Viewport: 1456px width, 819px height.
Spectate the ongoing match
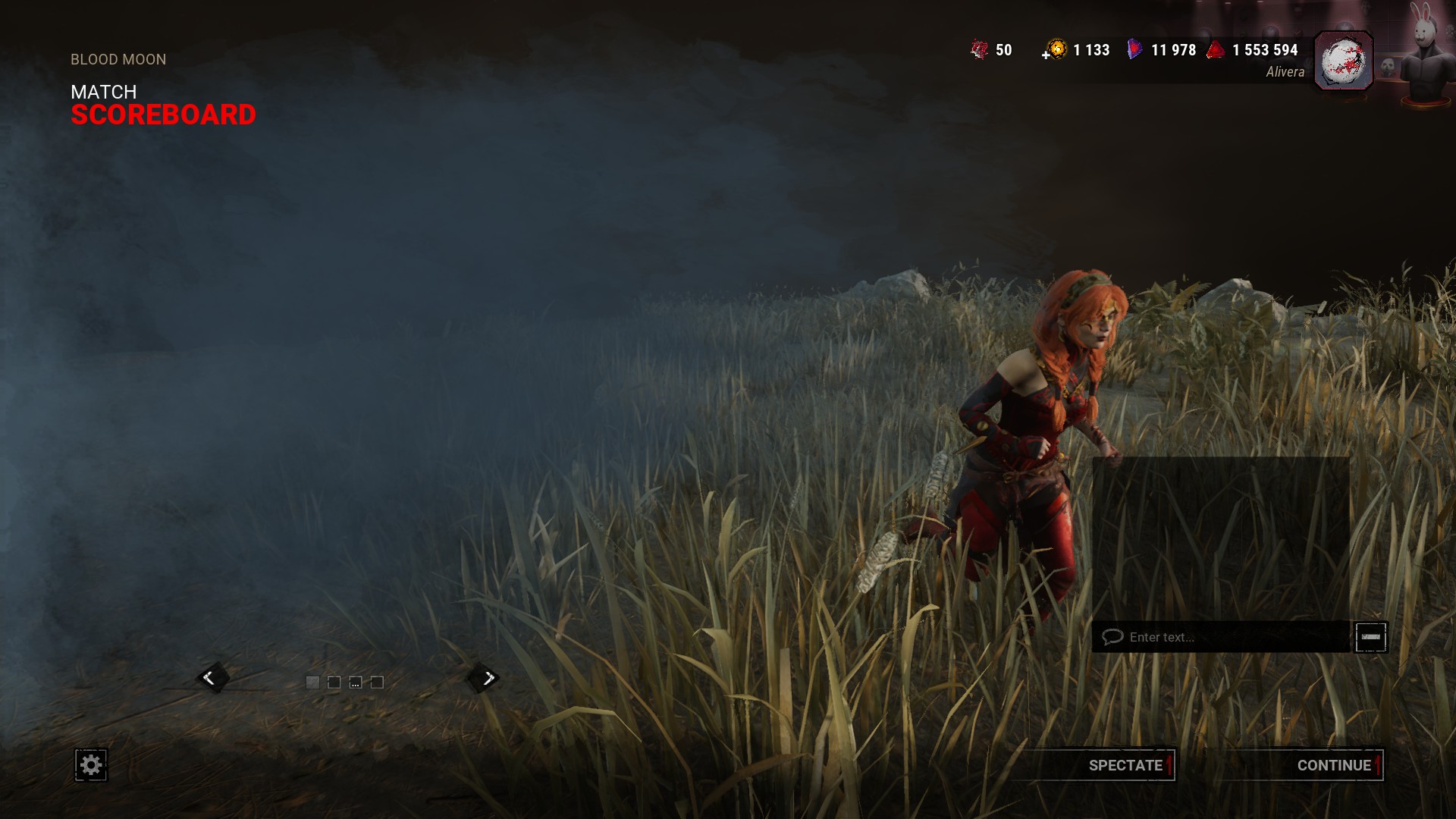1125,765
